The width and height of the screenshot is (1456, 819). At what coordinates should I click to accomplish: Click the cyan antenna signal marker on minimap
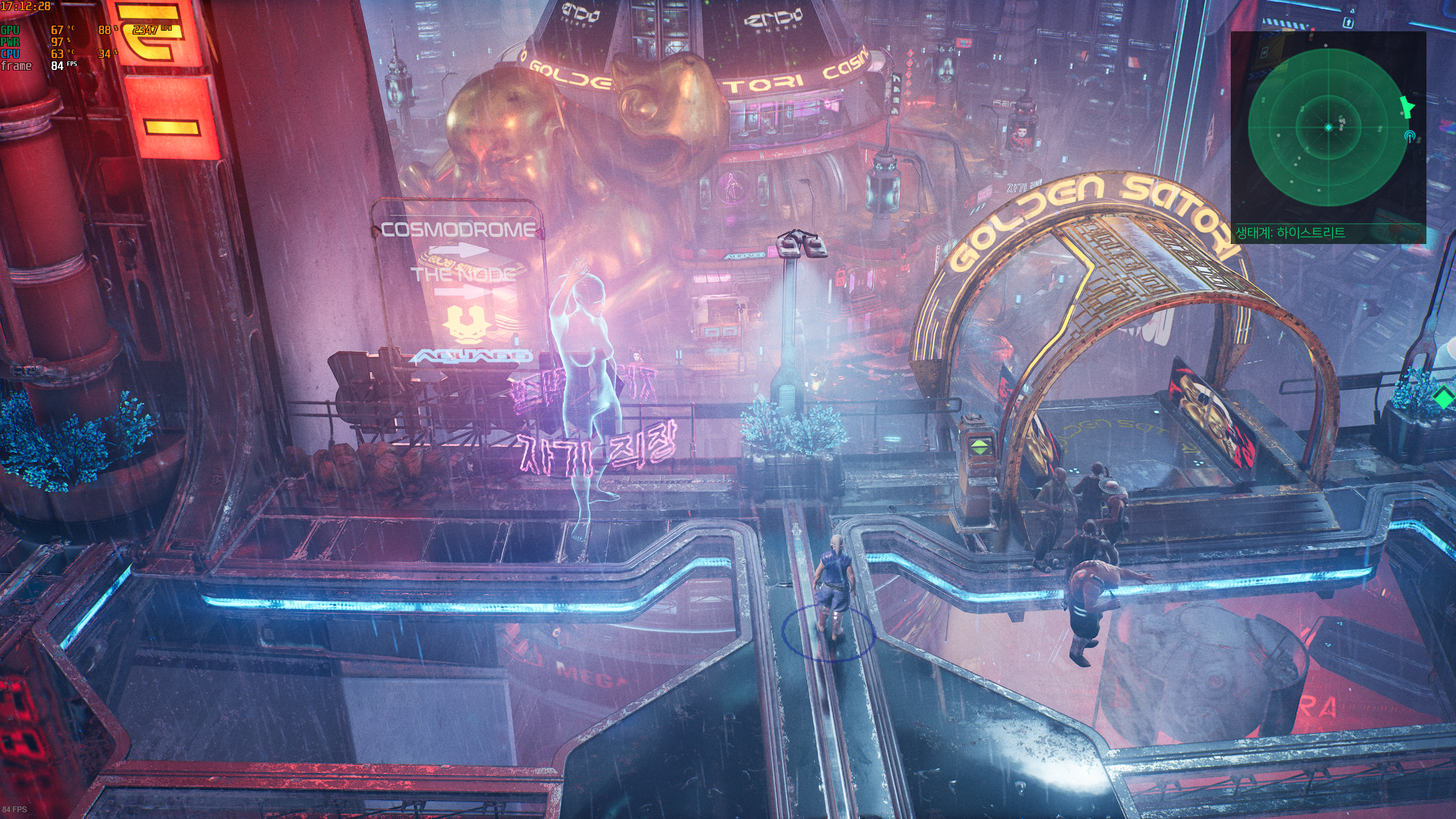(1409, 136)
